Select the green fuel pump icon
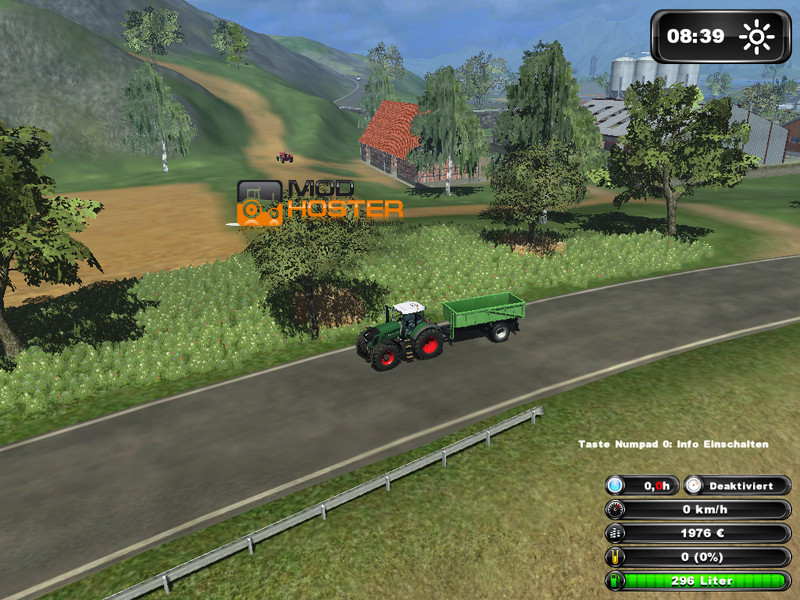Viewport: 800px width, 600px height. point(616,581)
